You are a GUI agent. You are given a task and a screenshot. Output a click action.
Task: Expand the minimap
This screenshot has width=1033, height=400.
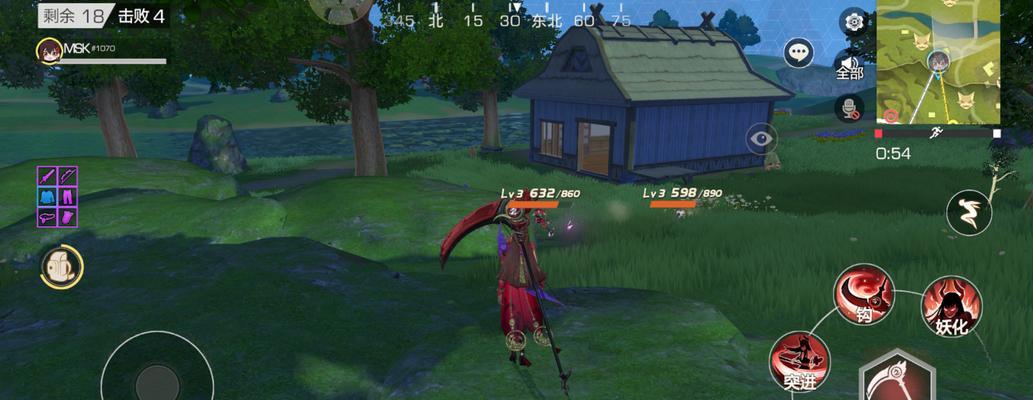coord(939,62)
